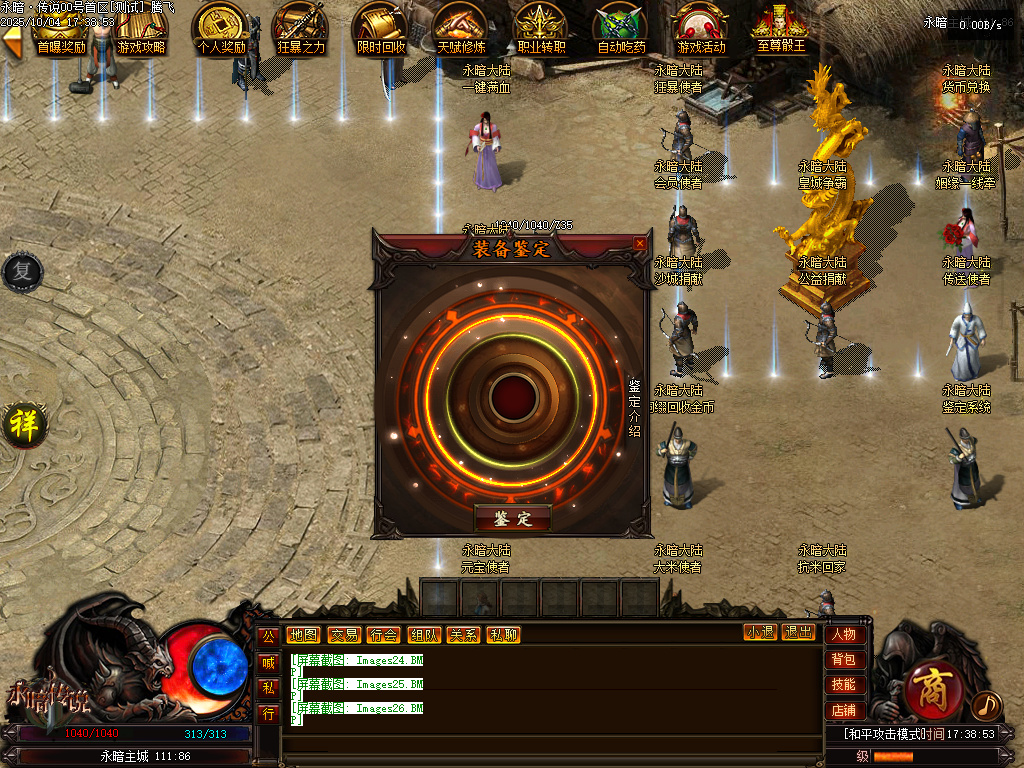The height and width of the screenshot is (768, 1024).
Task: Show the 技能 skills panel
Action: [x=843, y=685]
